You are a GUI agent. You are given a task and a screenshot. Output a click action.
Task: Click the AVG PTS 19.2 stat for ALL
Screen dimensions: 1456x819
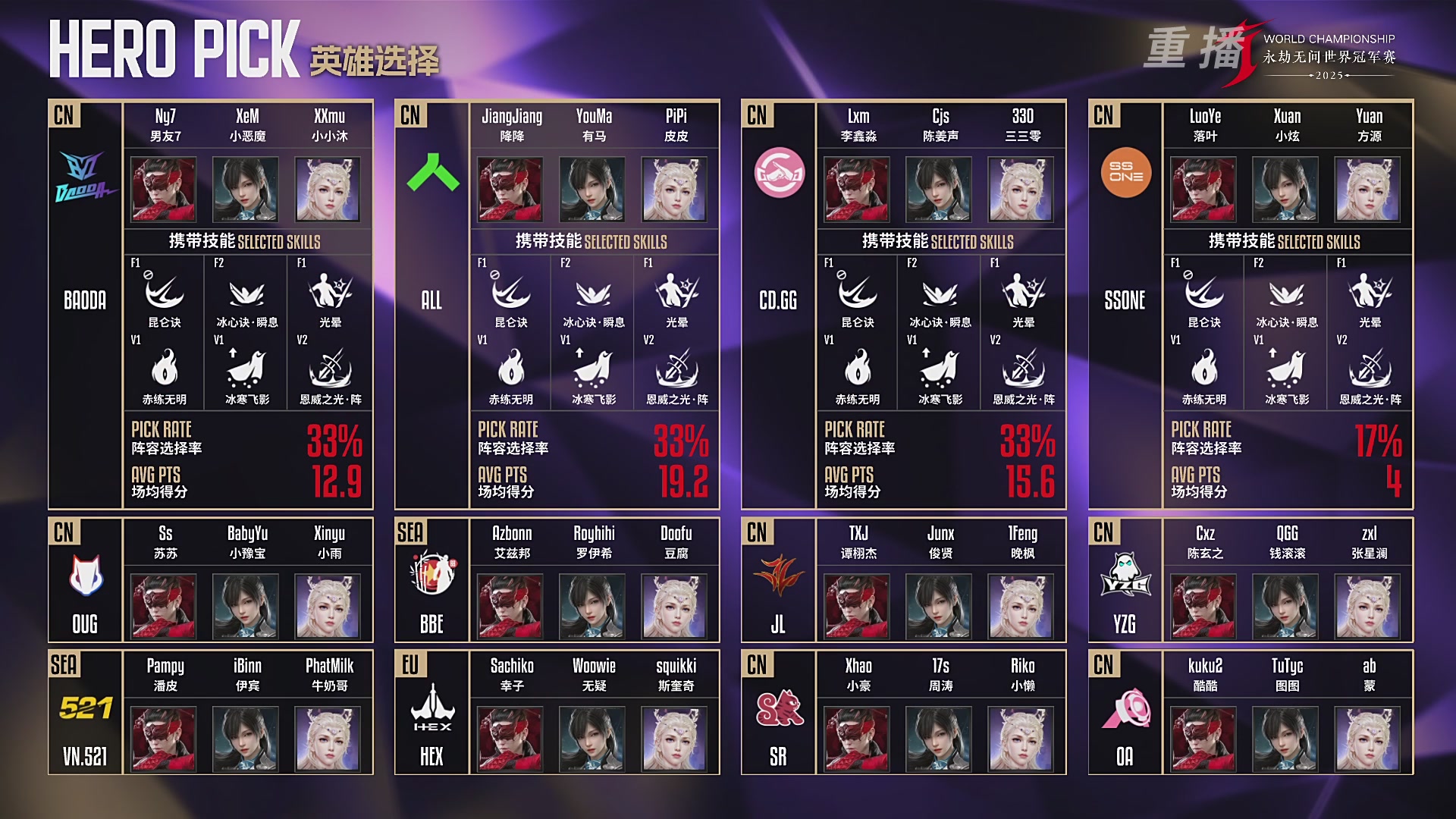tap(682, 483)
